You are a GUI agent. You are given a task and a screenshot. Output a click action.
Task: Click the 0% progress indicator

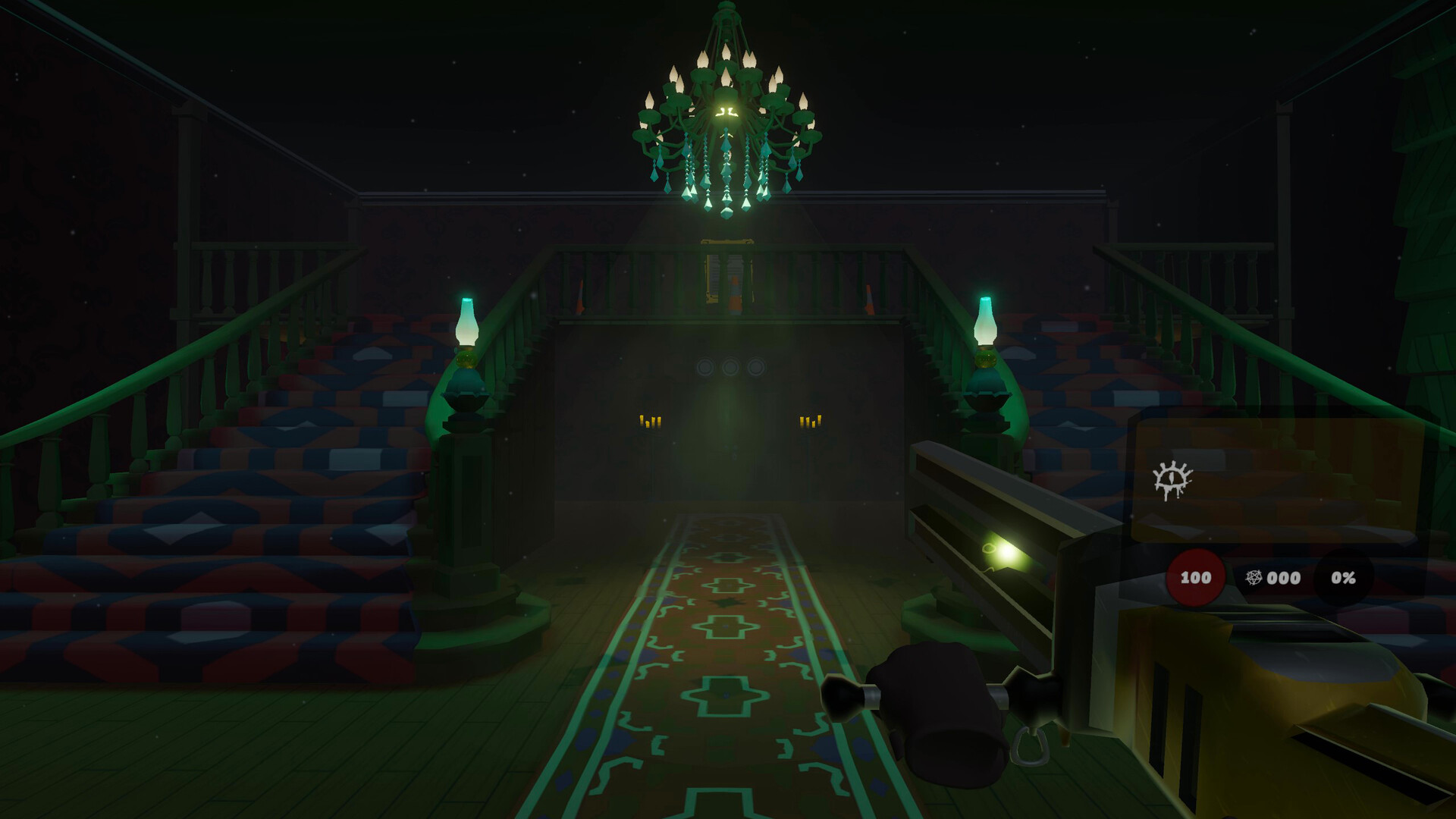coord(1344,577)
